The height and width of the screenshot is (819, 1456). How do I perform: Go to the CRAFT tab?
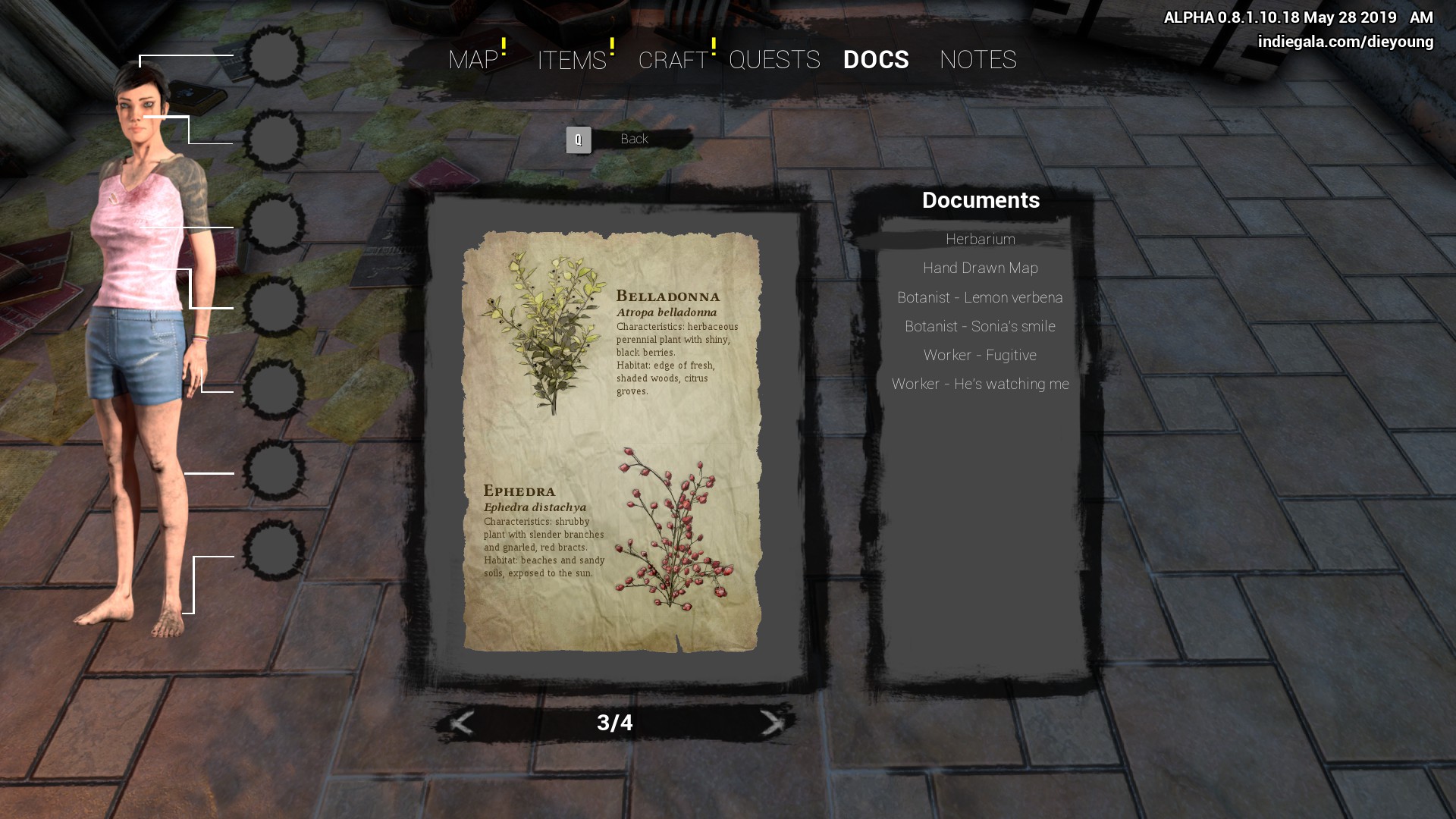click(673, 60)
